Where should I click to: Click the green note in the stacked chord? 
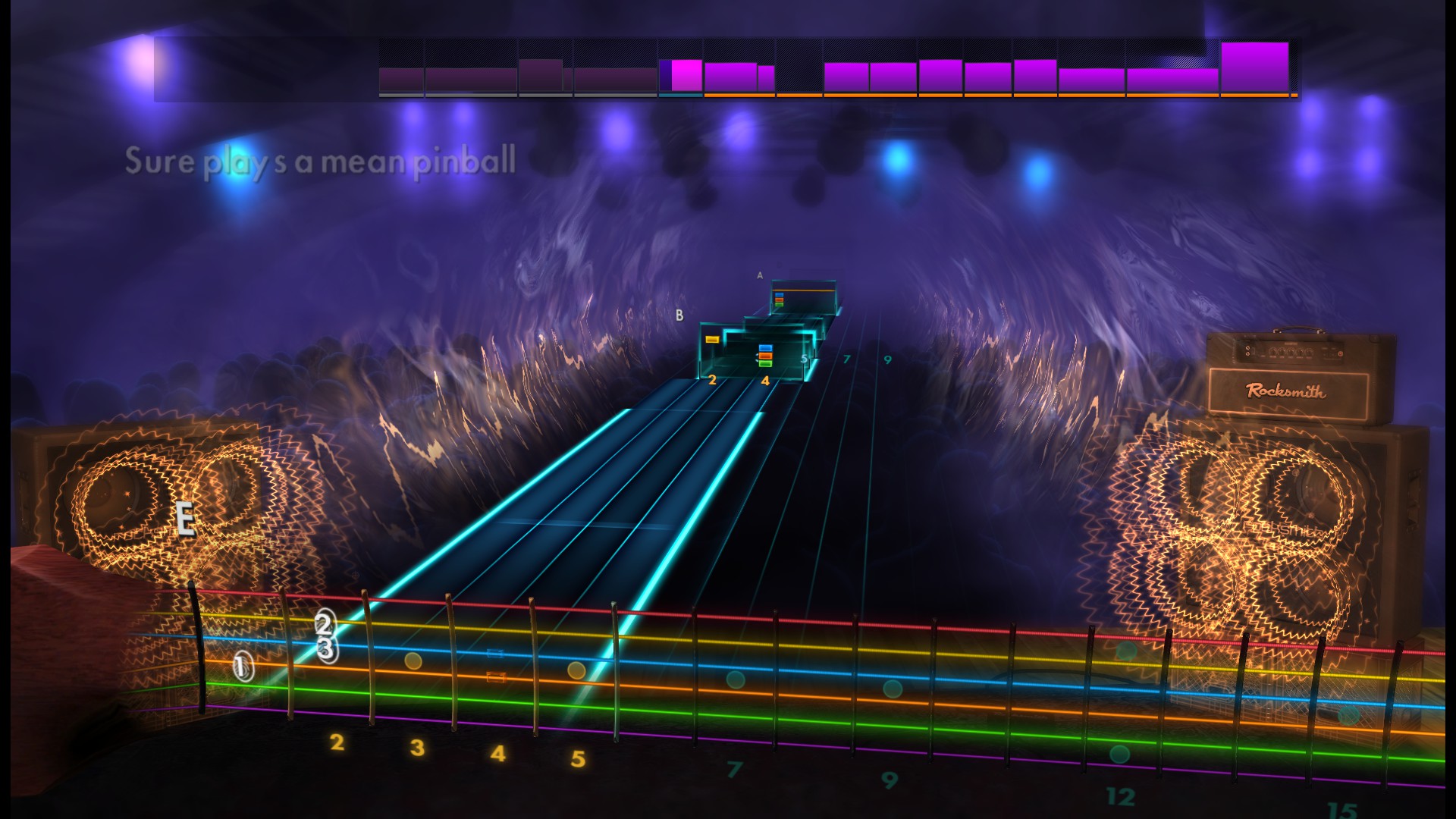766,364
